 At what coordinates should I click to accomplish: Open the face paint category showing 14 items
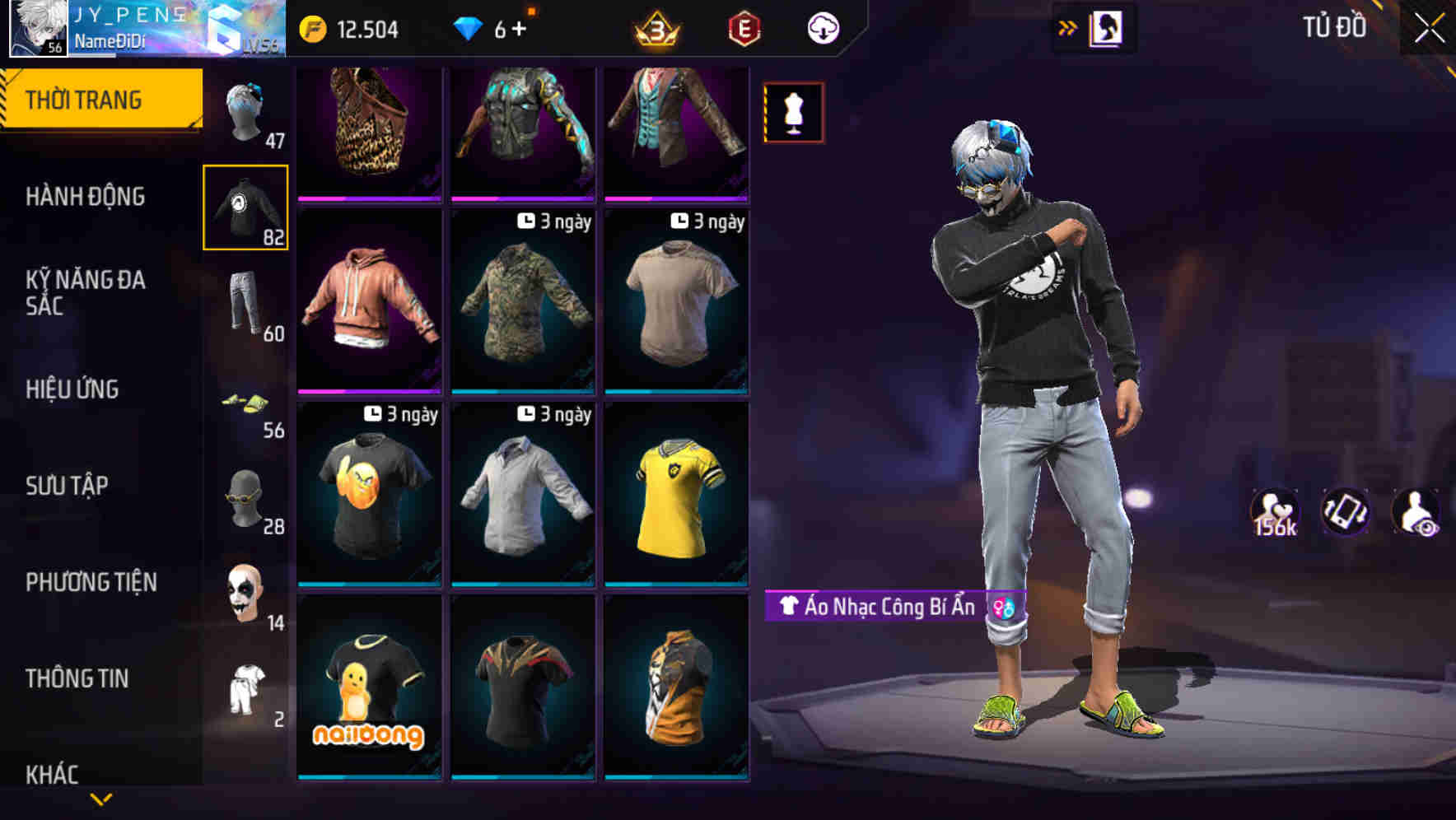[x=248, y=593]
